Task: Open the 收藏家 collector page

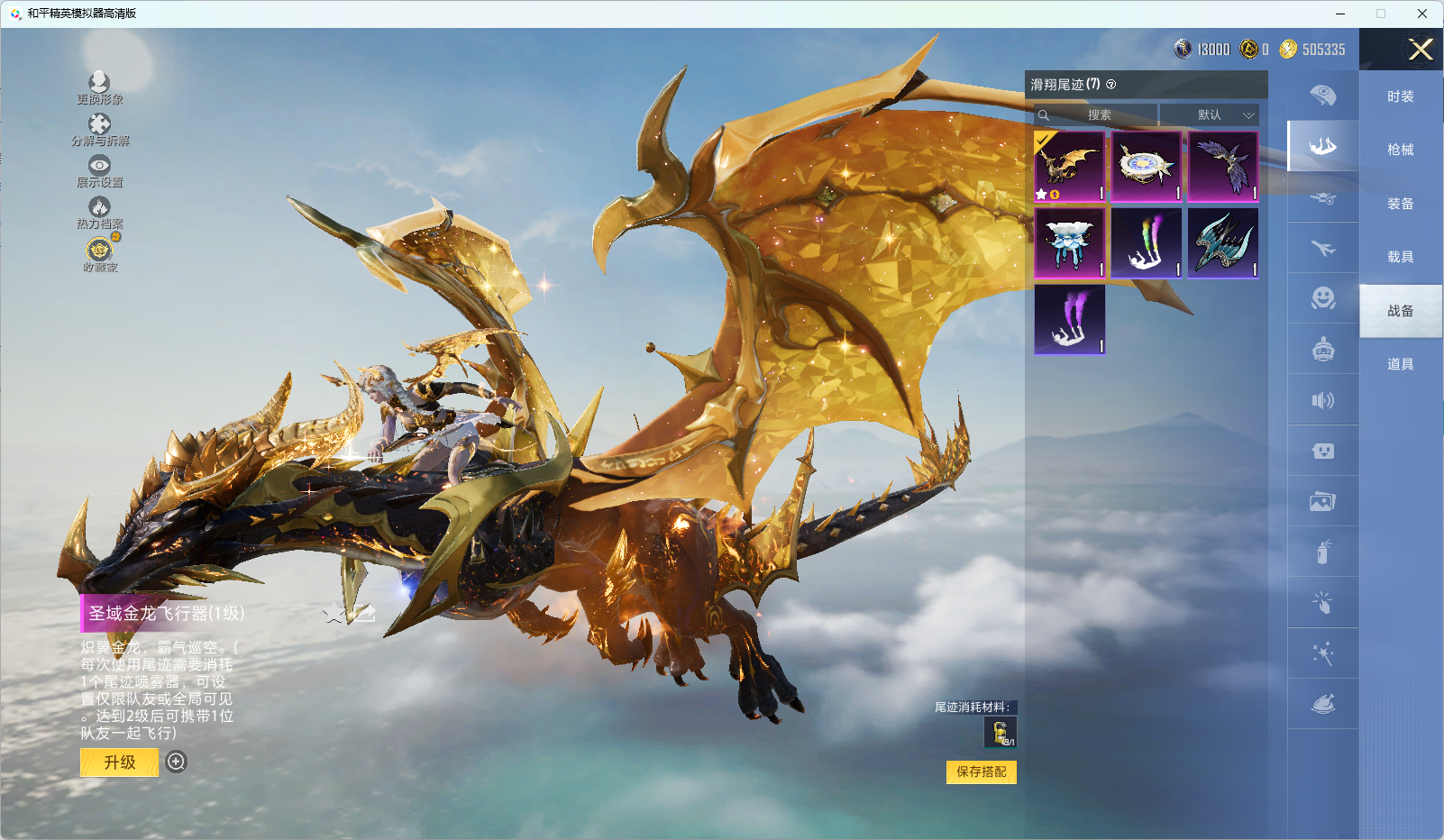Action: 99,254
